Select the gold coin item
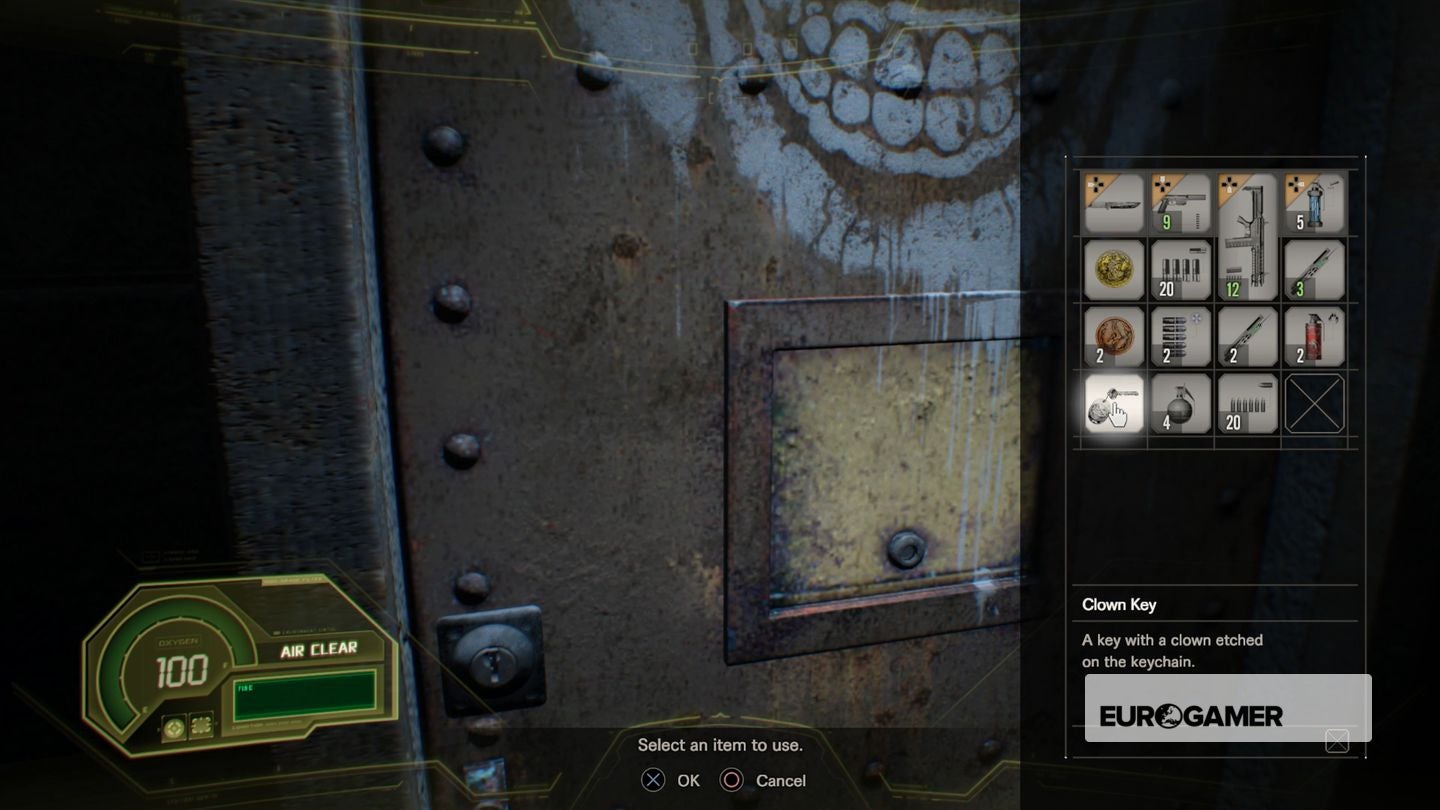Viewport: 1440px width, 810px height. pyautogui.click(x=1113, y=270)
